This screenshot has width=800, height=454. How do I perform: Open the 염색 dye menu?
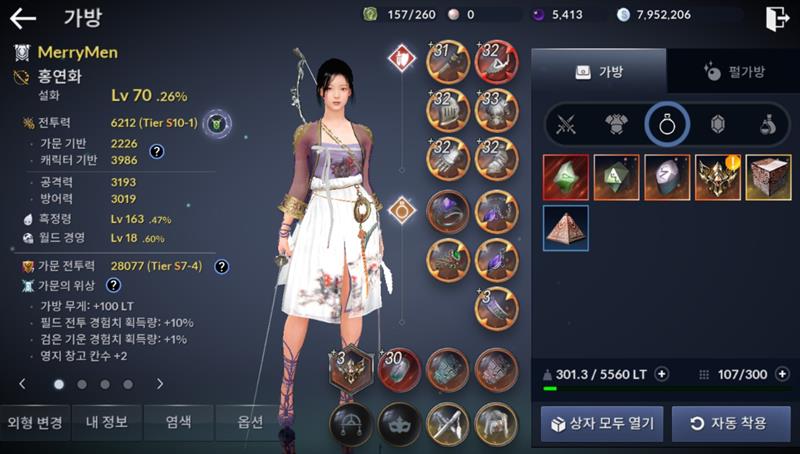click(x=178, y=422)
